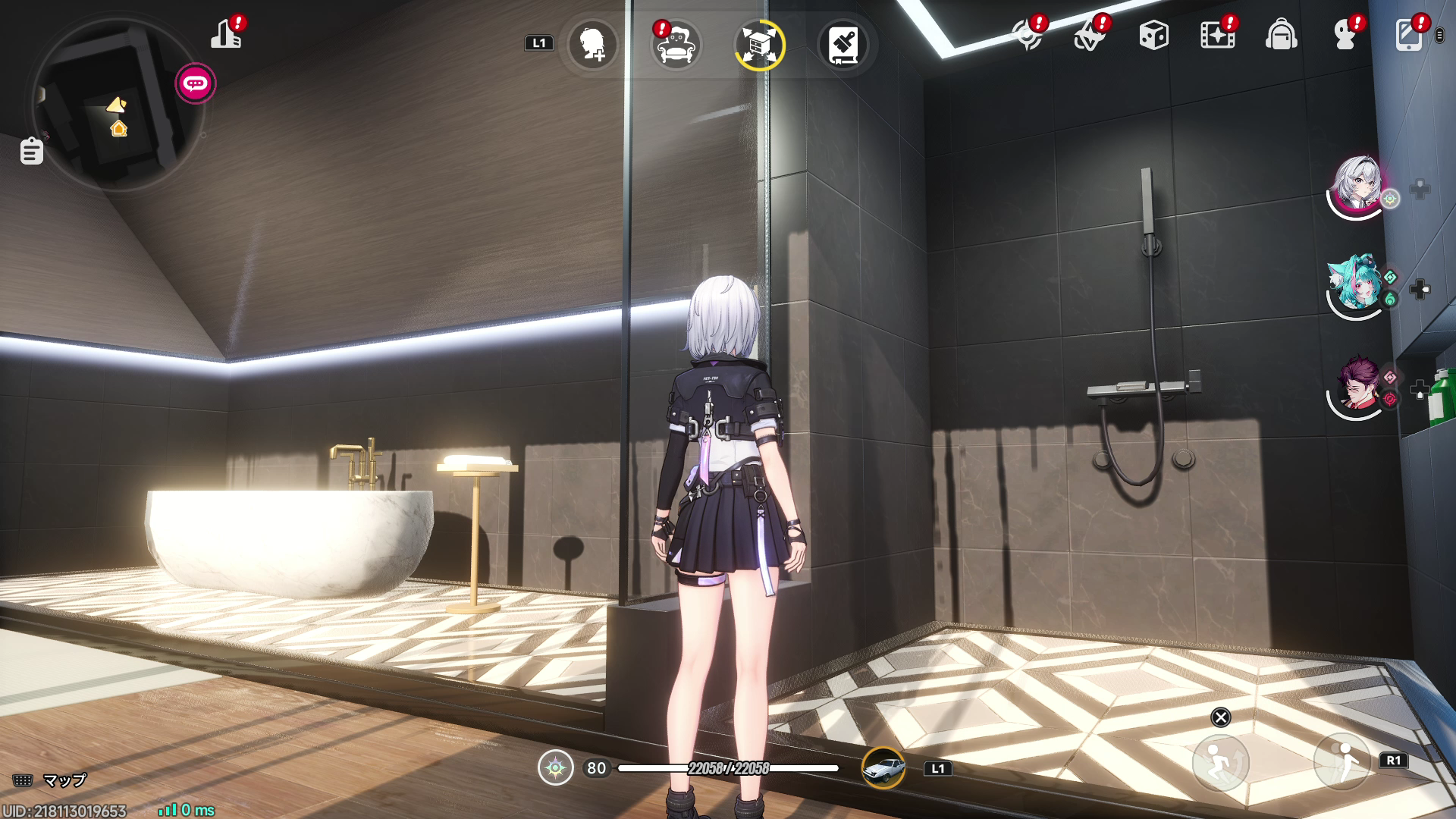Open the armchair furniture mode
Screen dimensions: 1456x819
pos(676,45)
